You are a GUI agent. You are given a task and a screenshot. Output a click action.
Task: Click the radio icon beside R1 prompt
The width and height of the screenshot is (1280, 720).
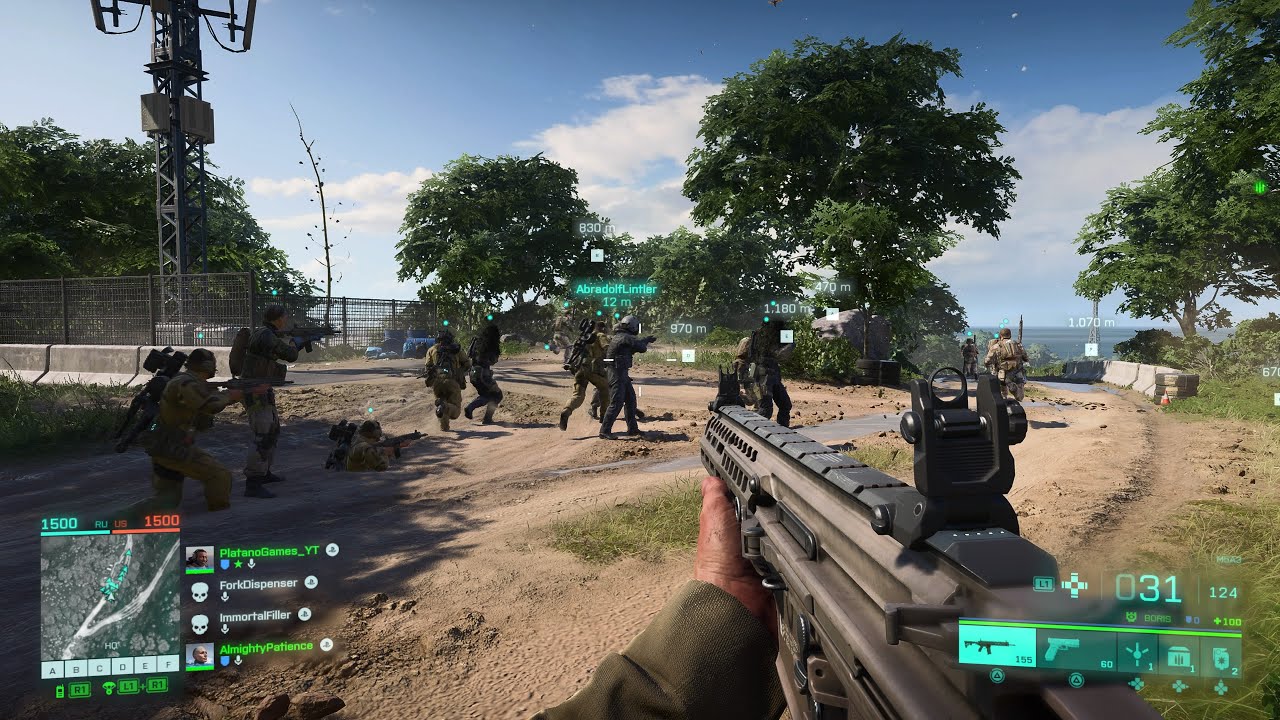[x=61, y=689]
